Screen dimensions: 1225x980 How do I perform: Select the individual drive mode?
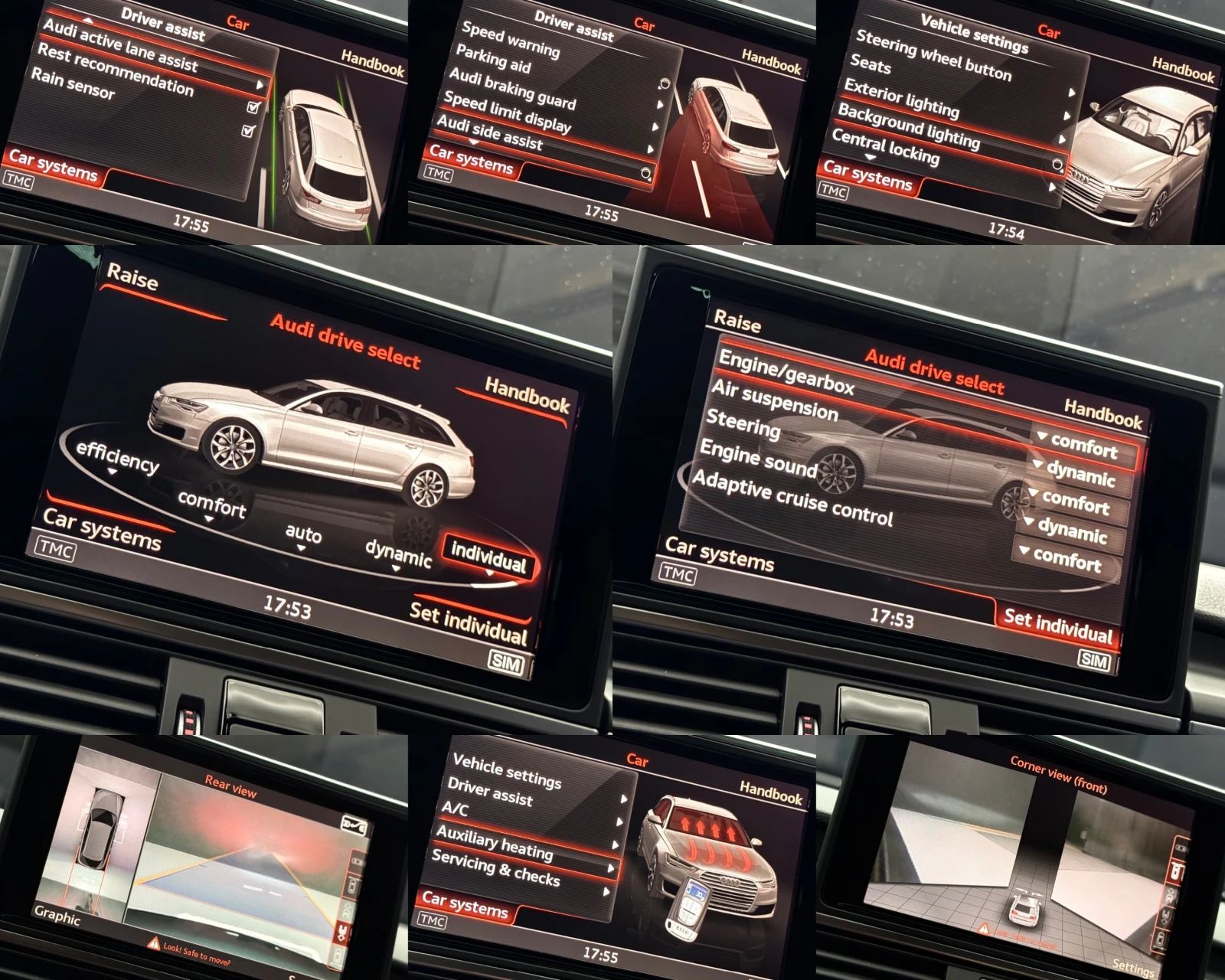(x=488, y=557)
